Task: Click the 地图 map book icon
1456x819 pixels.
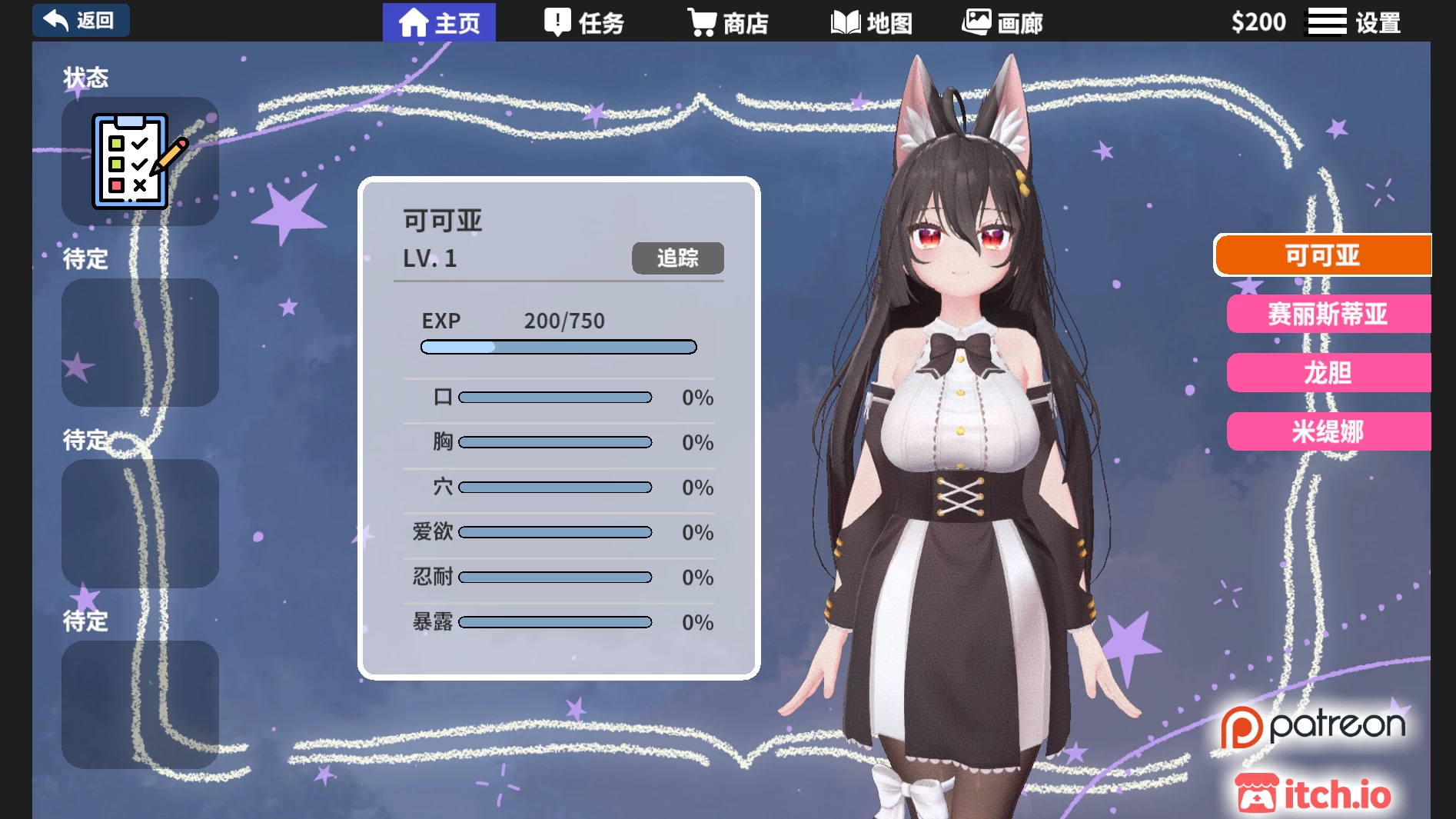Action: (x=846, y=22)
